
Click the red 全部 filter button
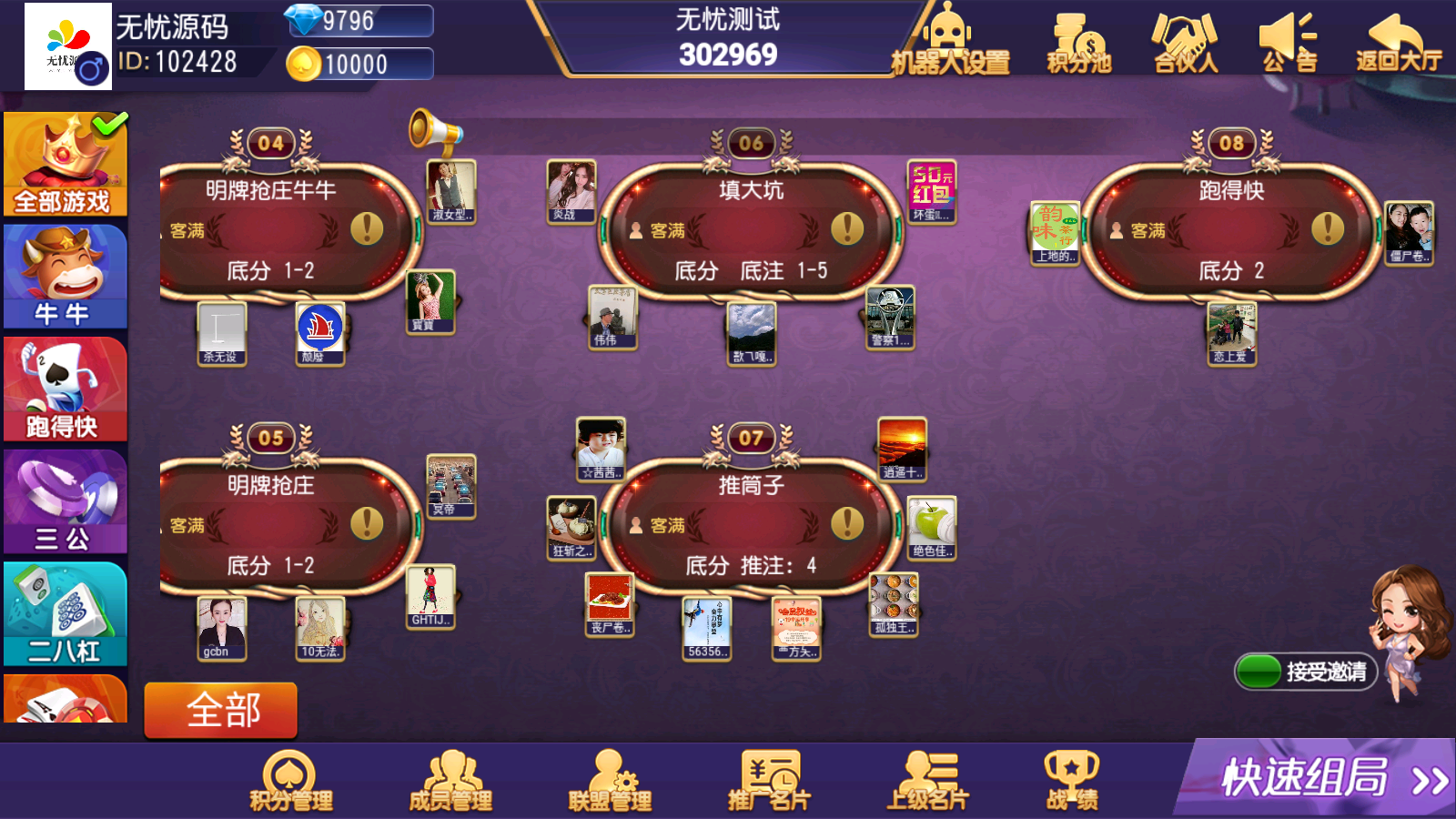point(220,710)
